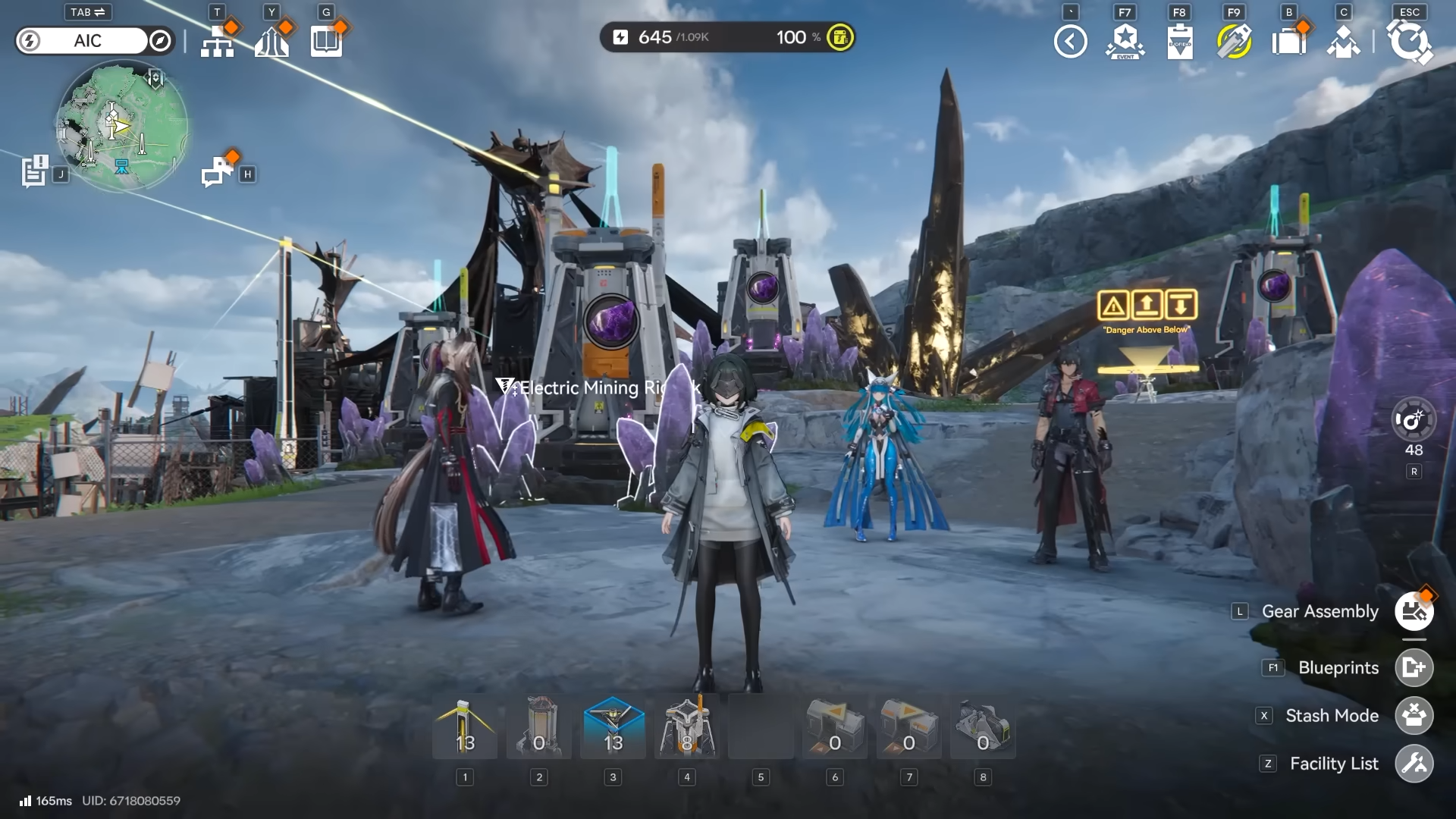Open the Blueprints panel
The width and height of the screenshot is (1456, 819).
click(1414, 668)
